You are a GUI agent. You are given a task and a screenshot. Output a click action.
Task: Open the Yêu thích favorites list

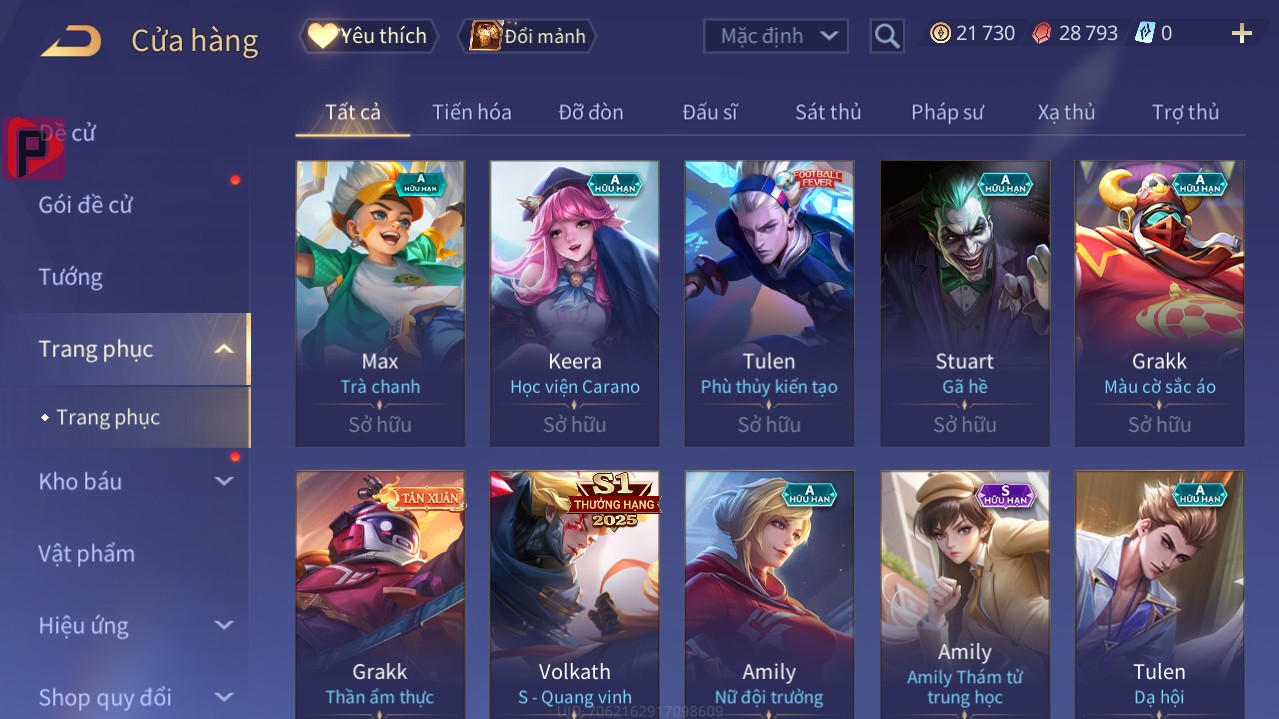pos(369,36)
